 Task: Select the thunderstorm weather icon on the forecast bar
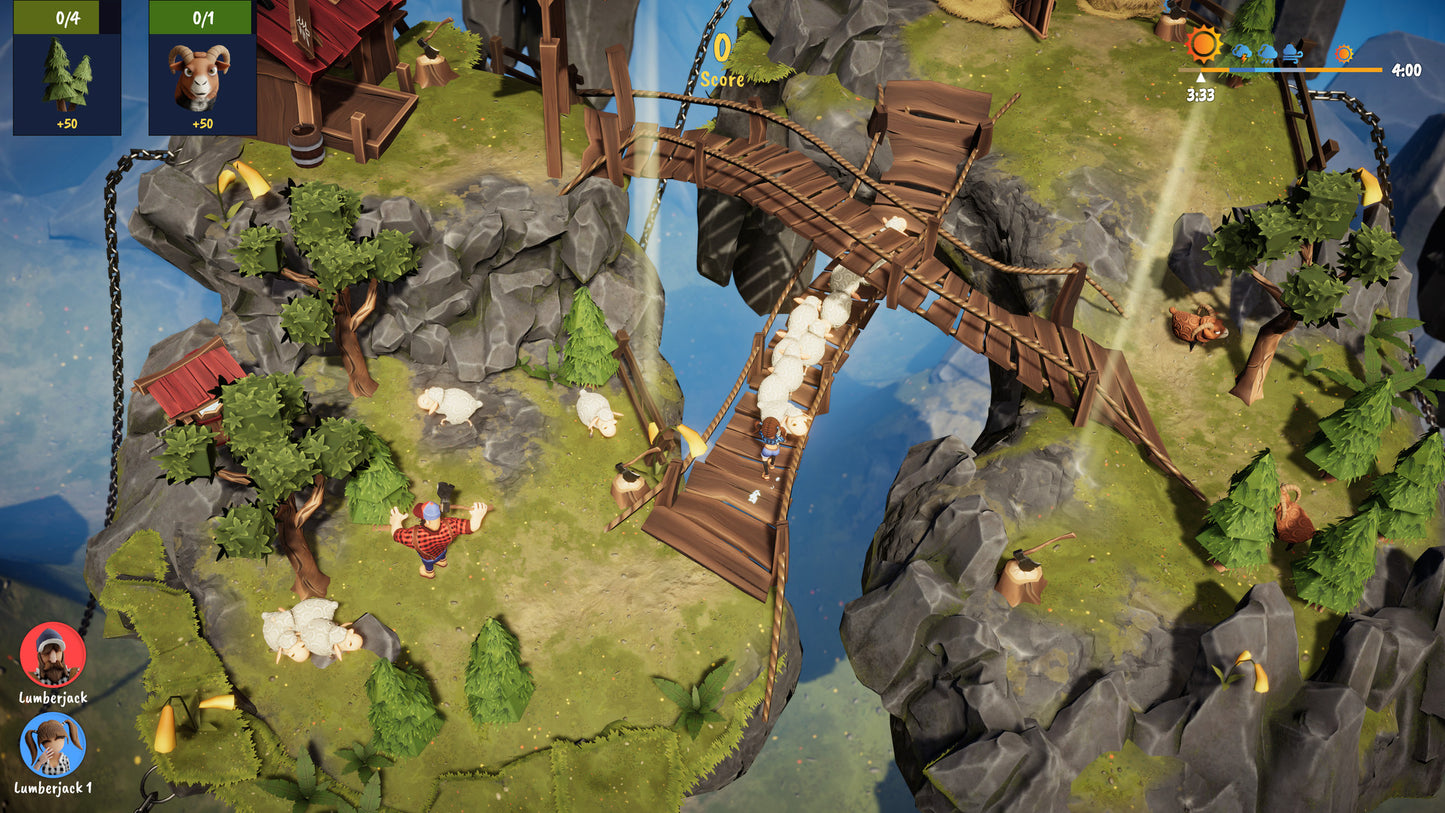pyautogui.click(x=1241, y=53)
